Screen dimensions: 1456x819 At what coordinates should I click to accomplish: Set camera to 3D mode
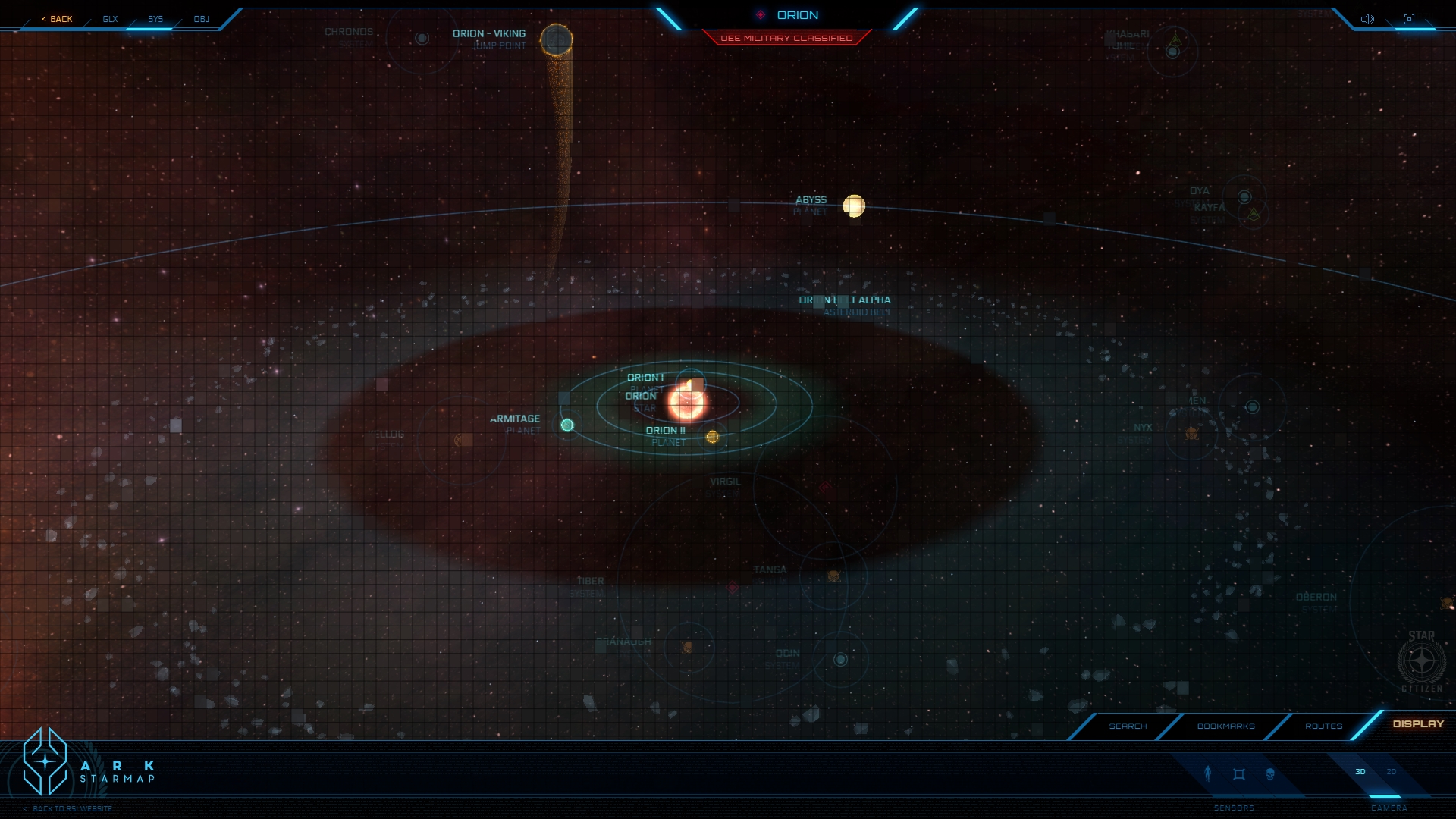1360,772
